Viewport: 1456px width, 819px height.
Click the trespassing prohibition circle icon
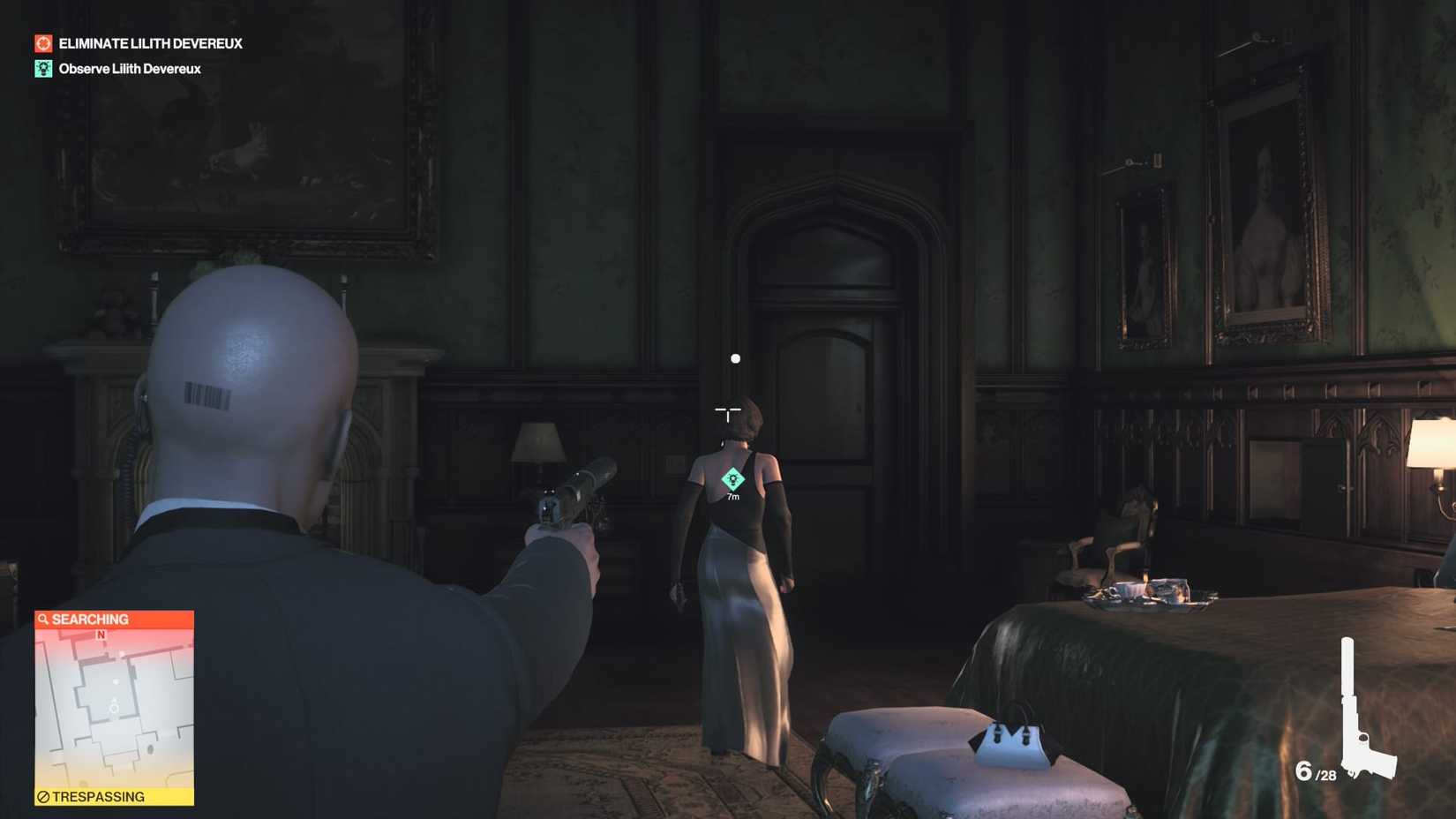43,796
